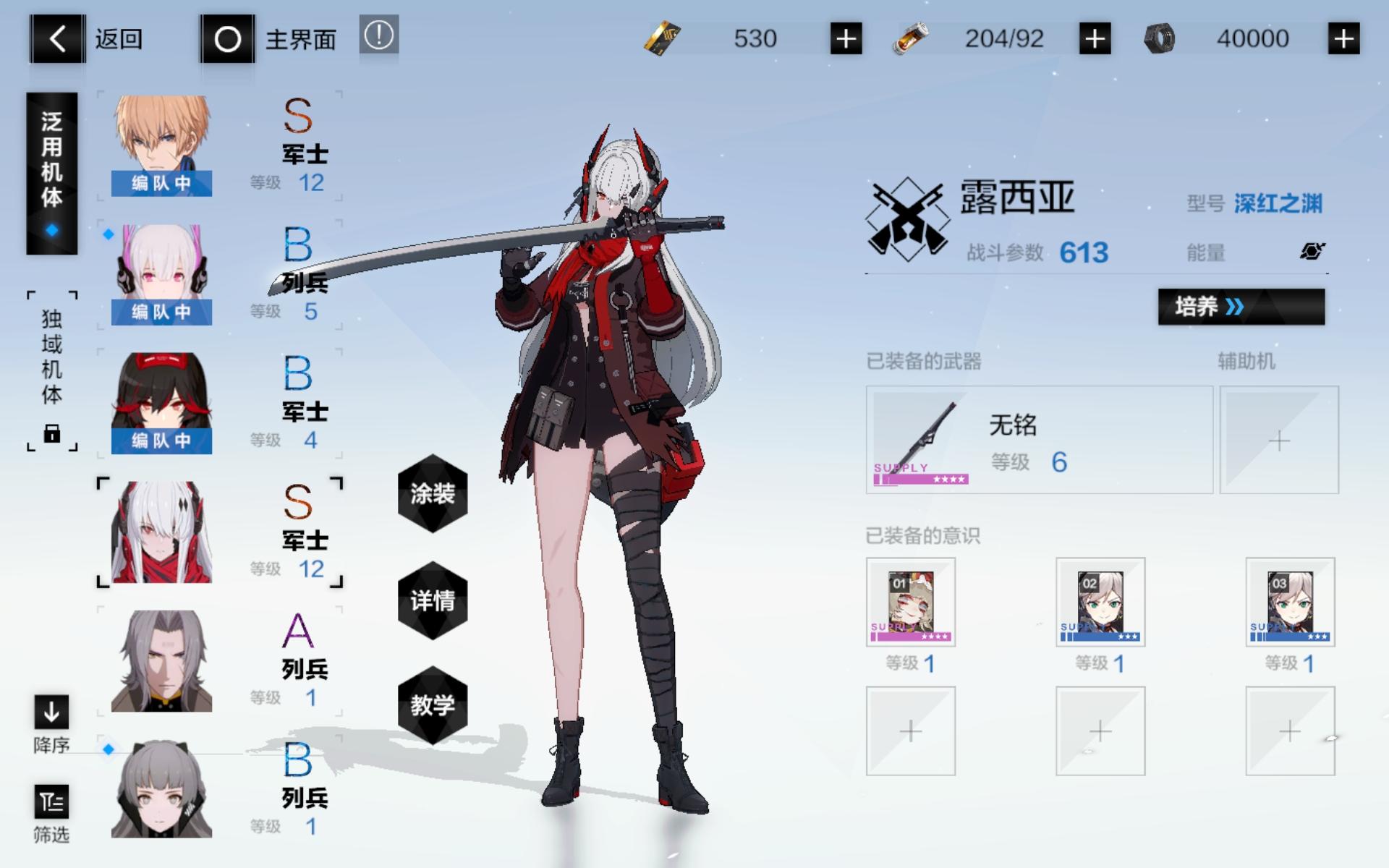1389x868 pixels.
Task: Select the blonde S-rank 军士 character portrait
Action: click(161, 141)
